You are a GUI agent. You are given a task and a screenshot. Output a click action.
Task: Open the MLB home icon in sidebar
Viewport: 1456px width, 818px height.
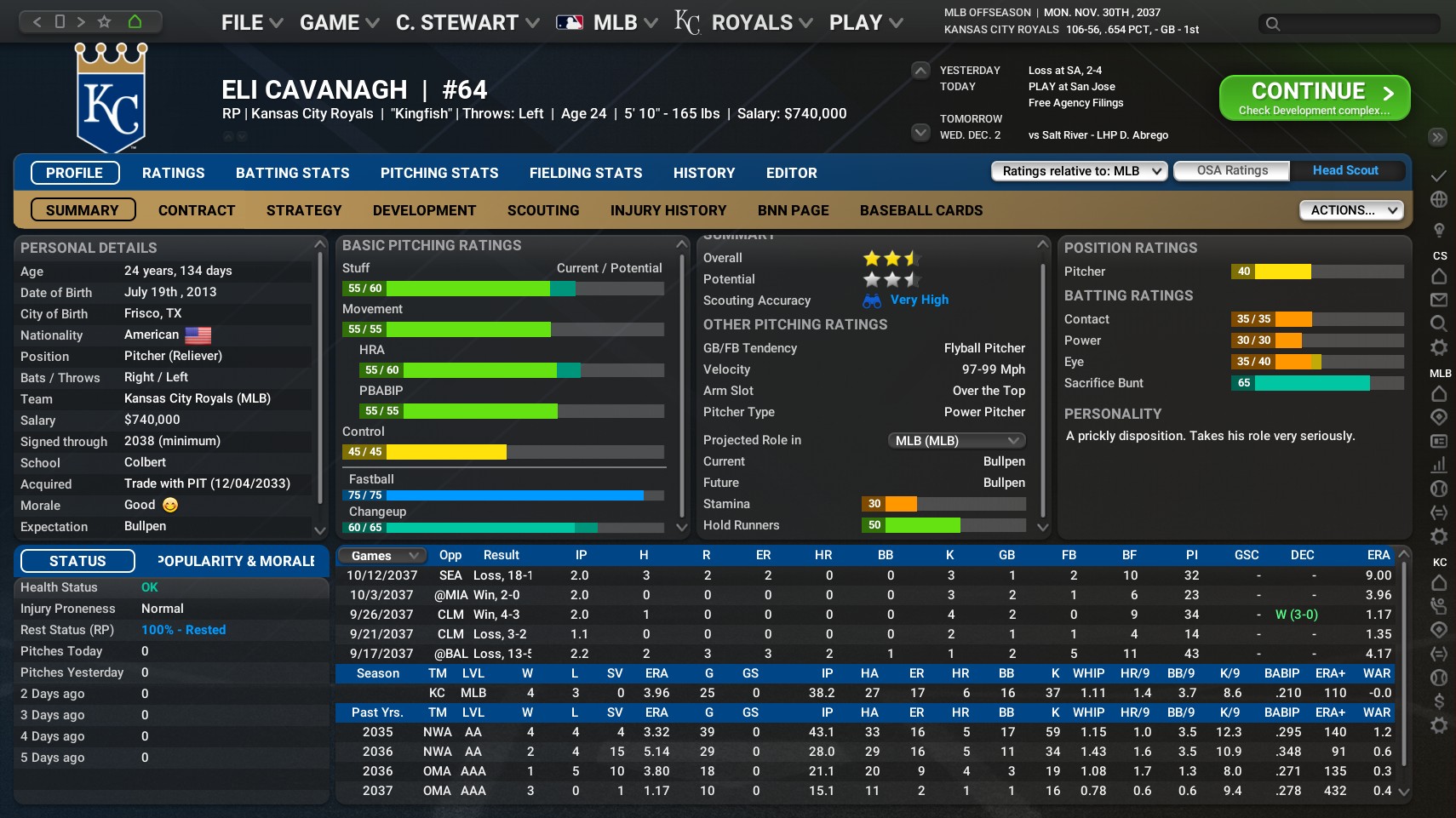1439,392
